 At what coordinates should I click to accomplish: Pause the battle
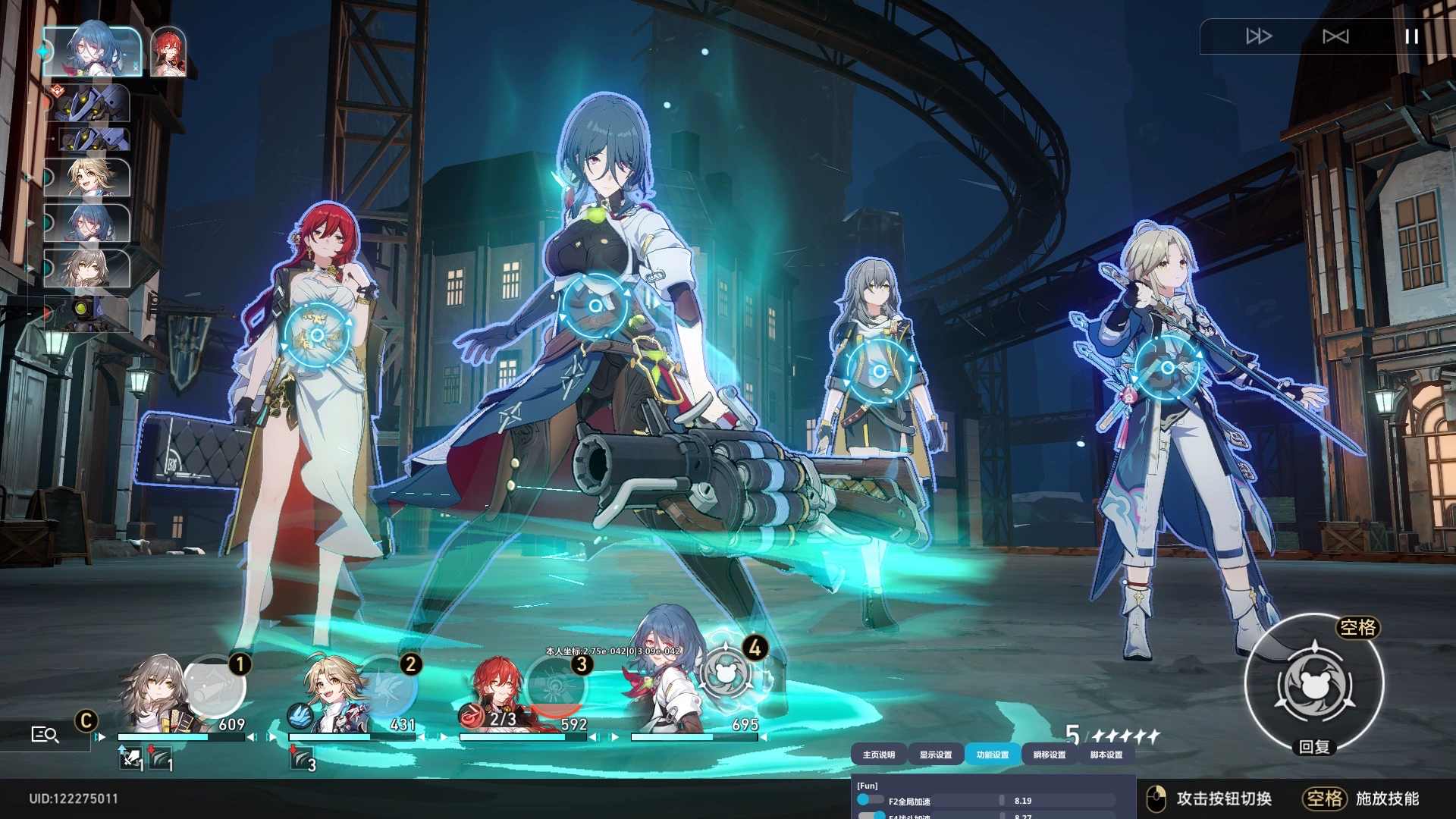coord(1411,36)
